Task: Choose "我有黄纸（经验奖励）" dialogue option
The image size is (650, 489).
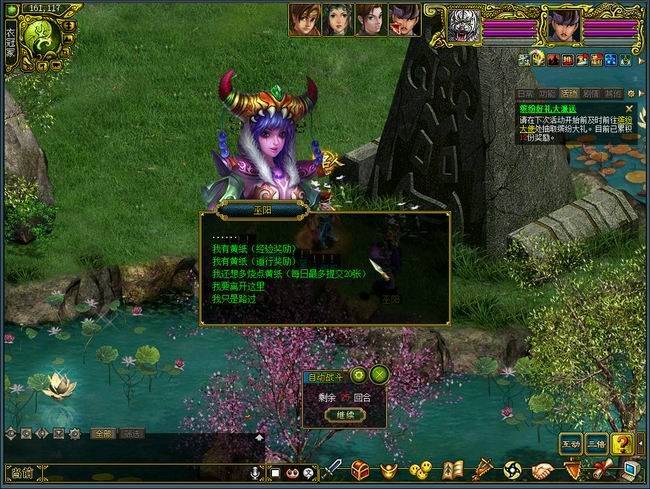Action: [253, 248]
